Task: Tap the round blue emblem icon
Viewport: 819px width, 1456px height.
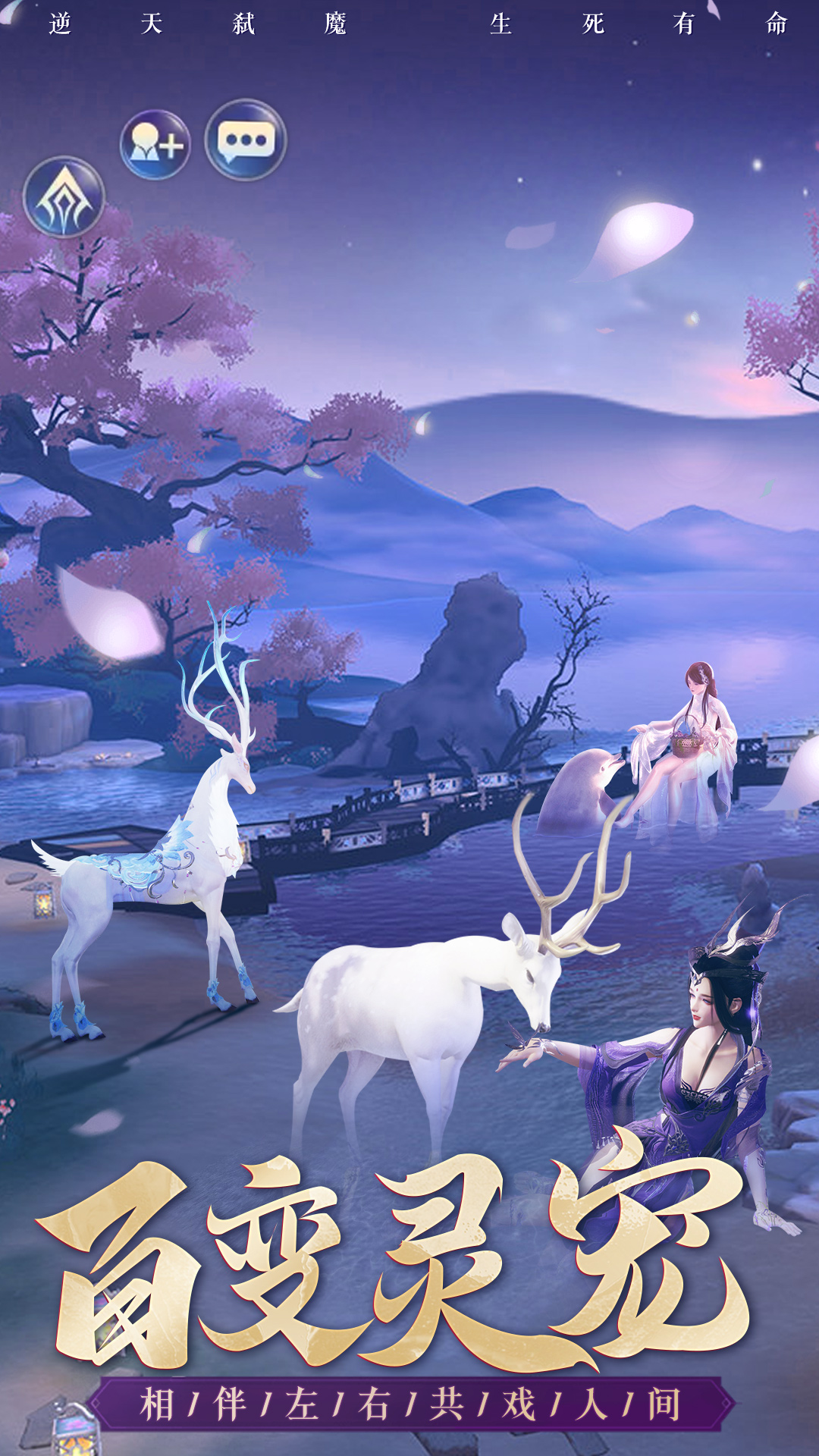Action: (64, 197)
